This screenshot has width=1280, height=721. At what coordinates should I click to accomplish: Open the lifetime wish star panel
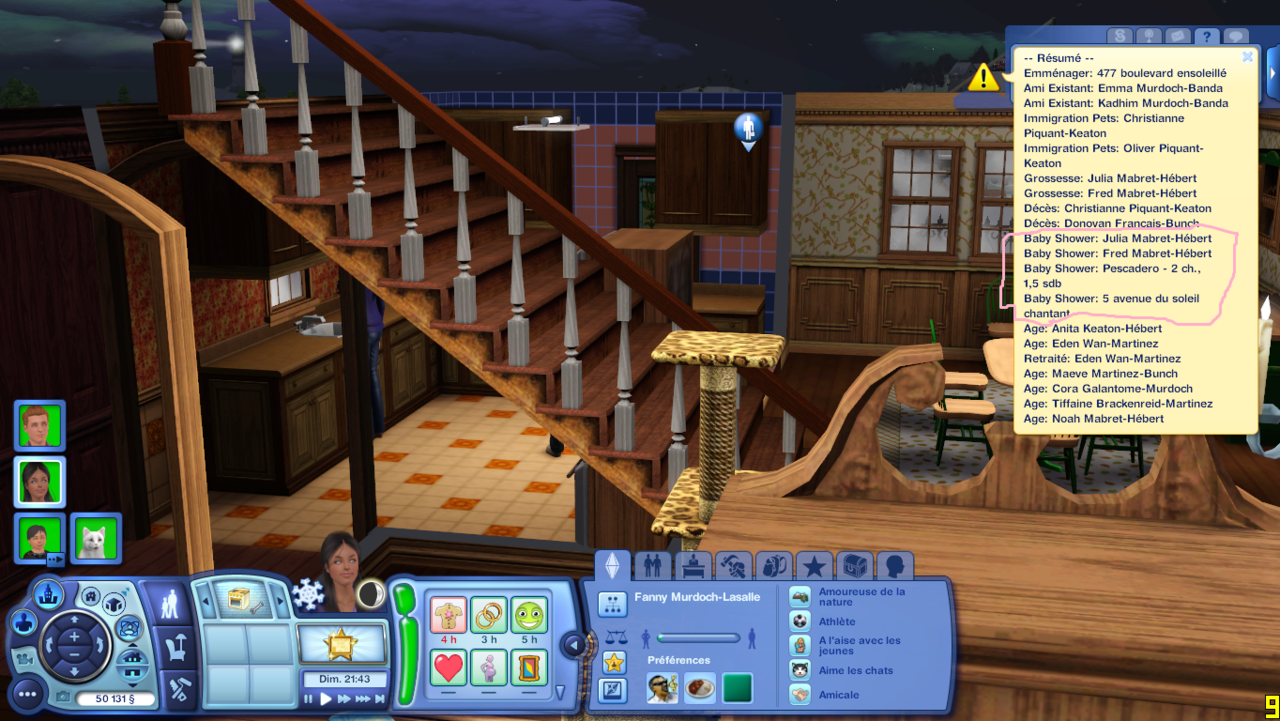[342, 643]
